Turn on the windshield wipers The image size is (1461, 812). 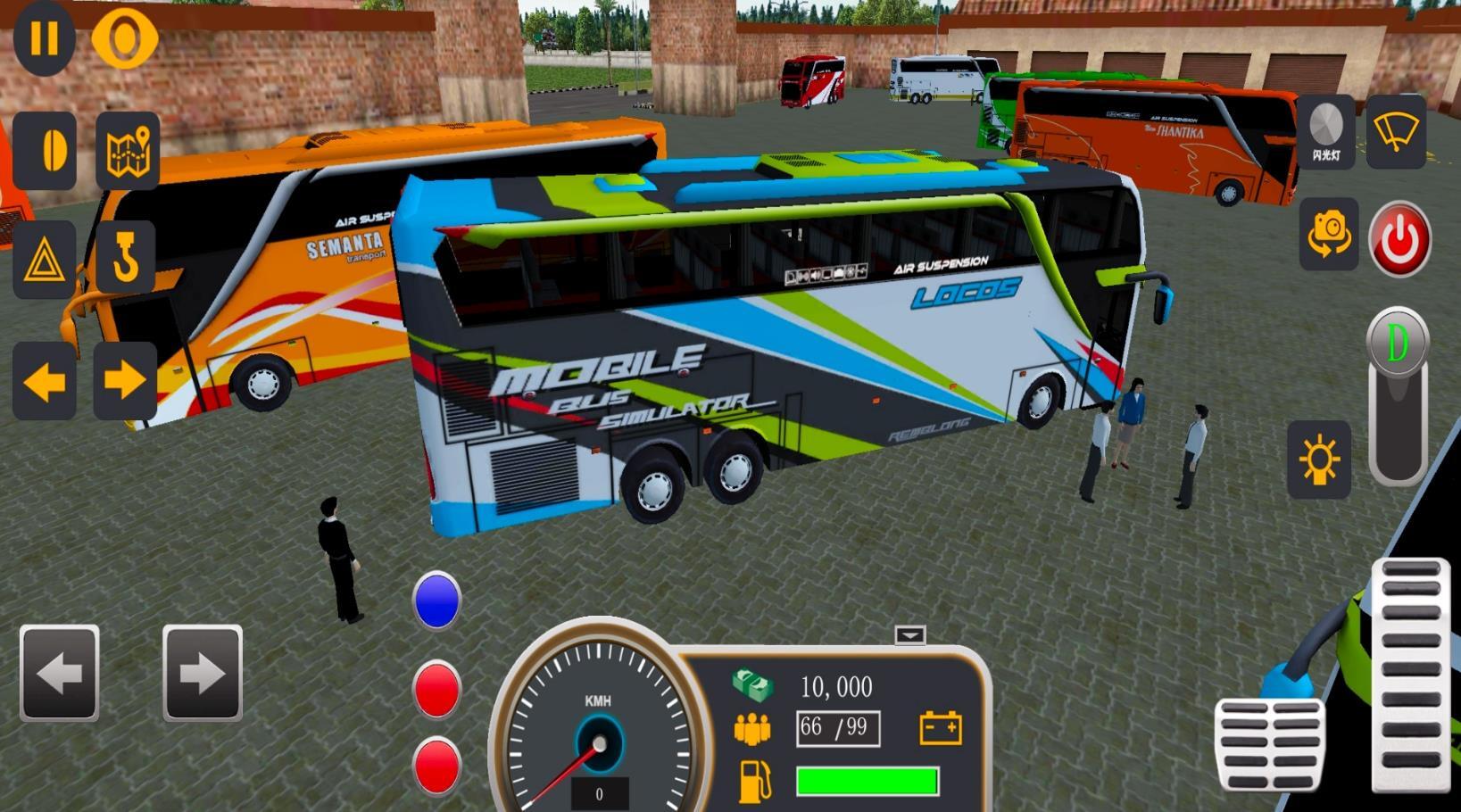pos(1396,131)
